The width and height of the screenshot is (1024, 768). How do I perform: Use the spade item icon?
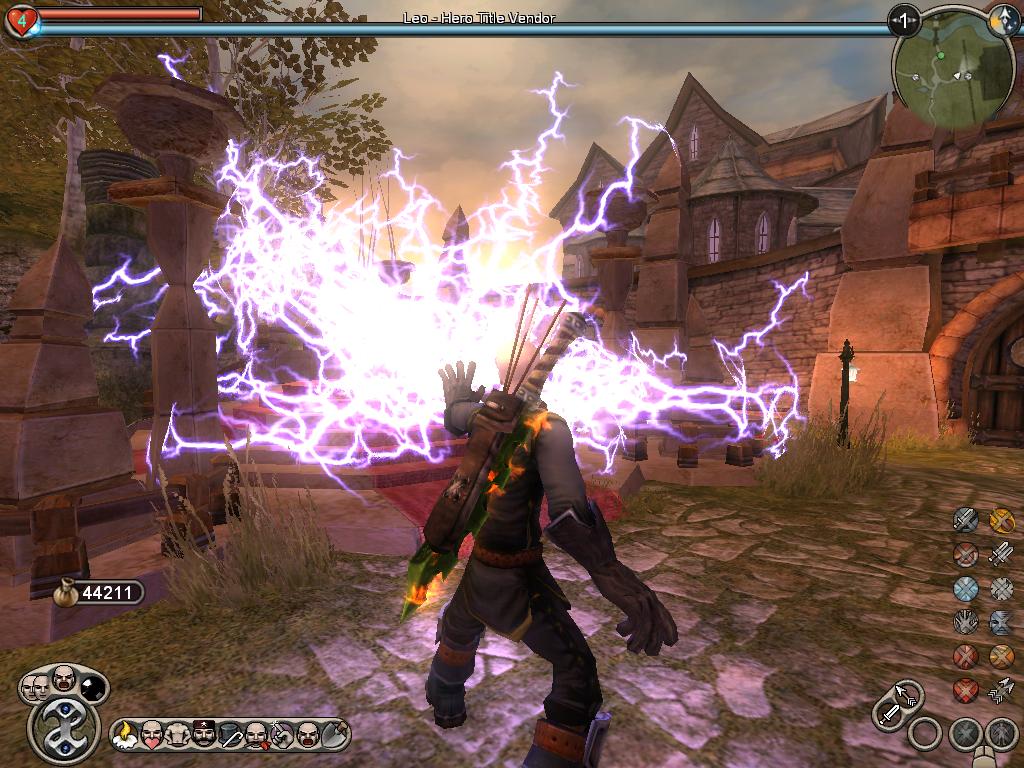click(x=334, y=735)
